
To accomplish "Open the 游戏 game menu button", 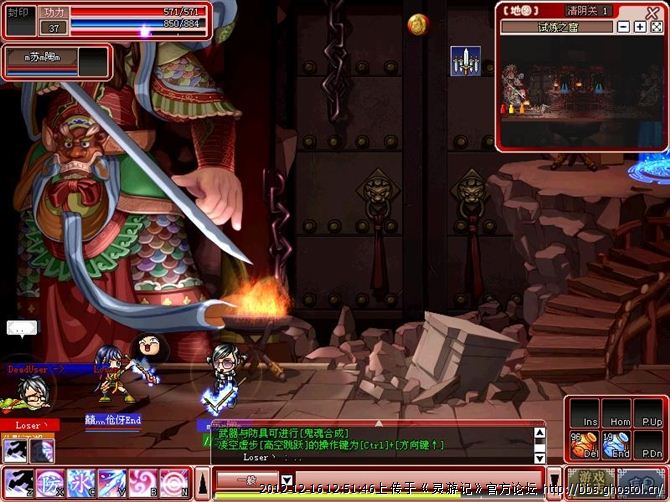I will click(x=590, y=481).
